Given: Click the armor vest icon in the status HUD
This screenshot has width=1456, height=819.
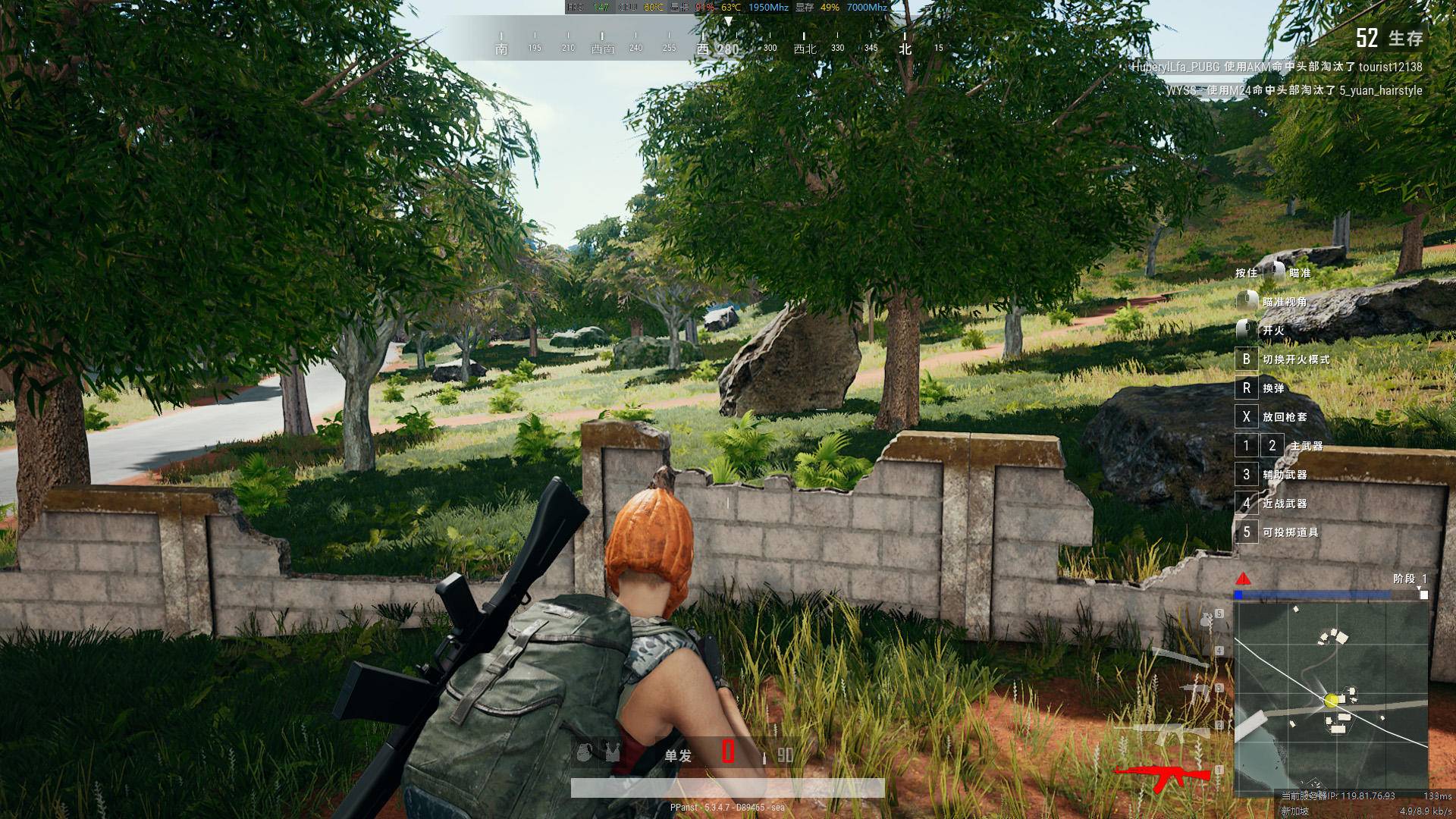Looking at the screenshot, I should click(x=611, y=754).
